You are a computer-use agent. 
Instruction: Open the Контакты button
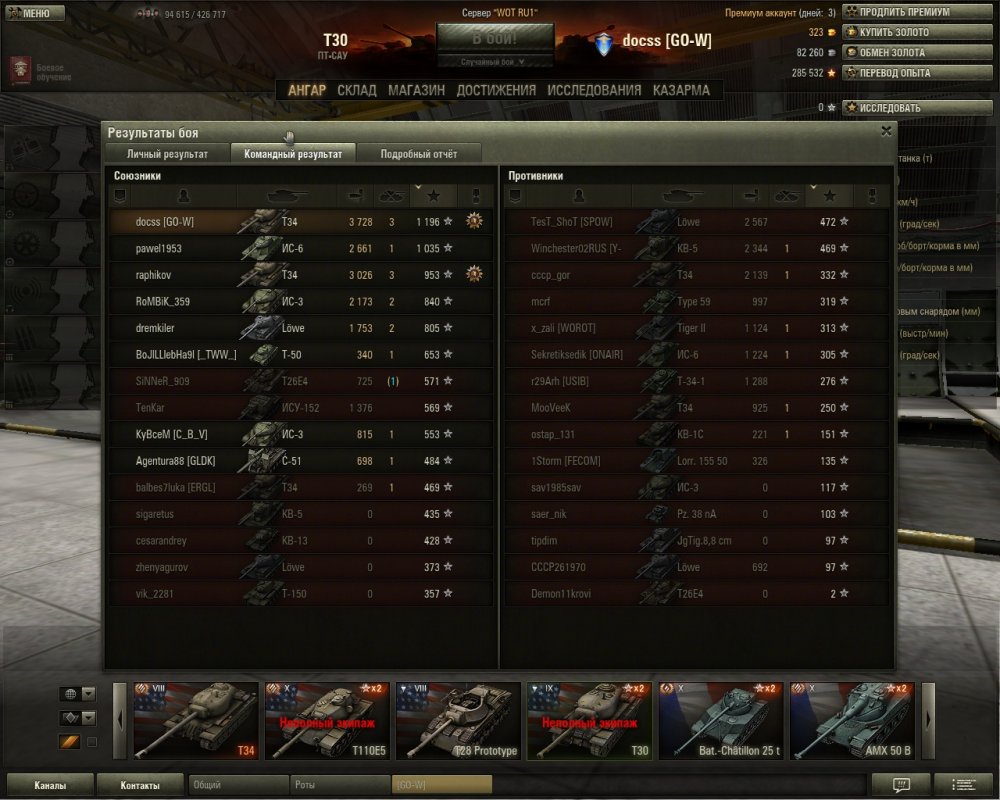[140, 785]
